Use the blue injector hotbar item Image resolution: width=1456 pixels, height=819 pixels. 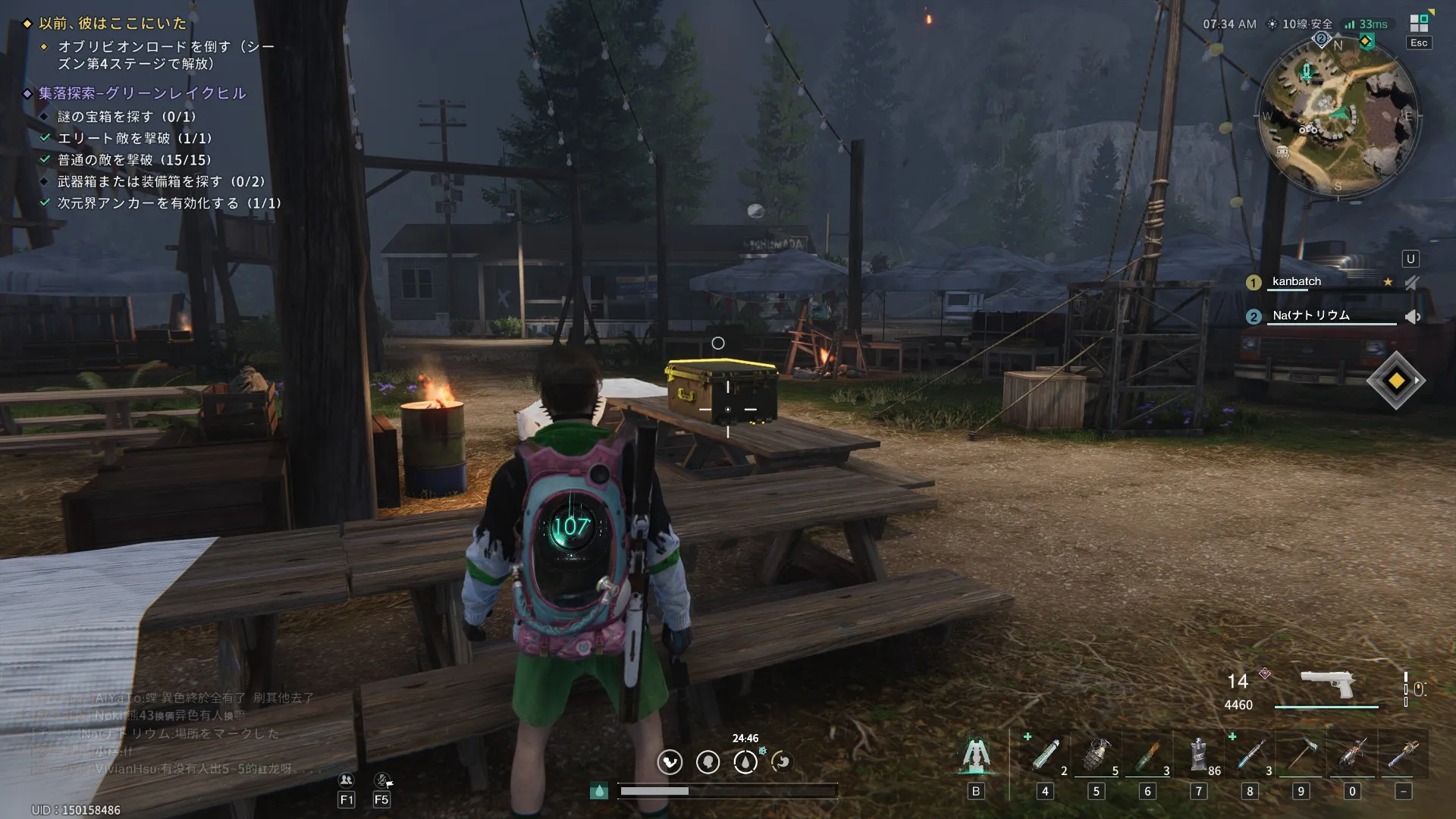(1250, 756)
